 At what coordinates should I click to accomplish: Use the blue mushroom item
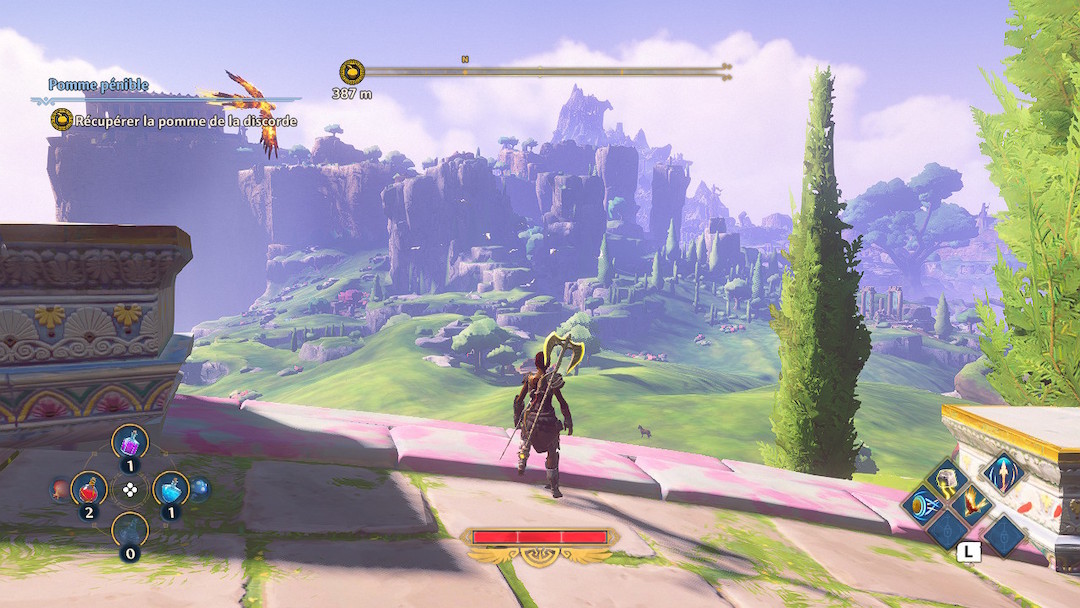200,488
